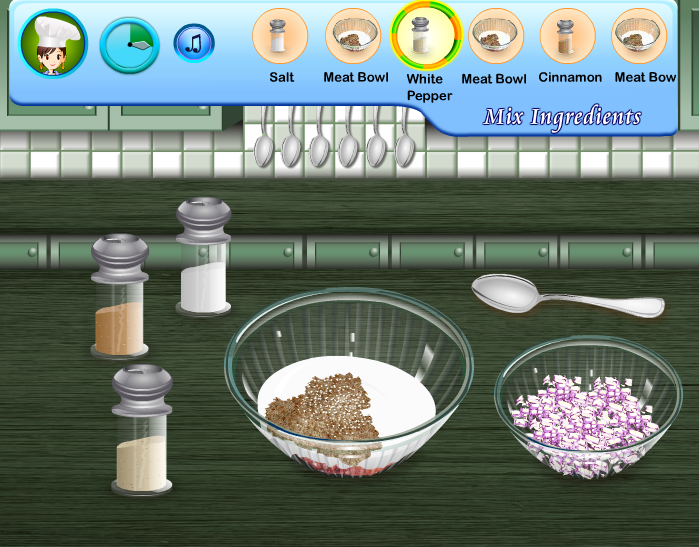The height and width of the screenshot is (547, 699).
Task: Pick up the cream white pepper shaker
Action: (x=141, y=430)
